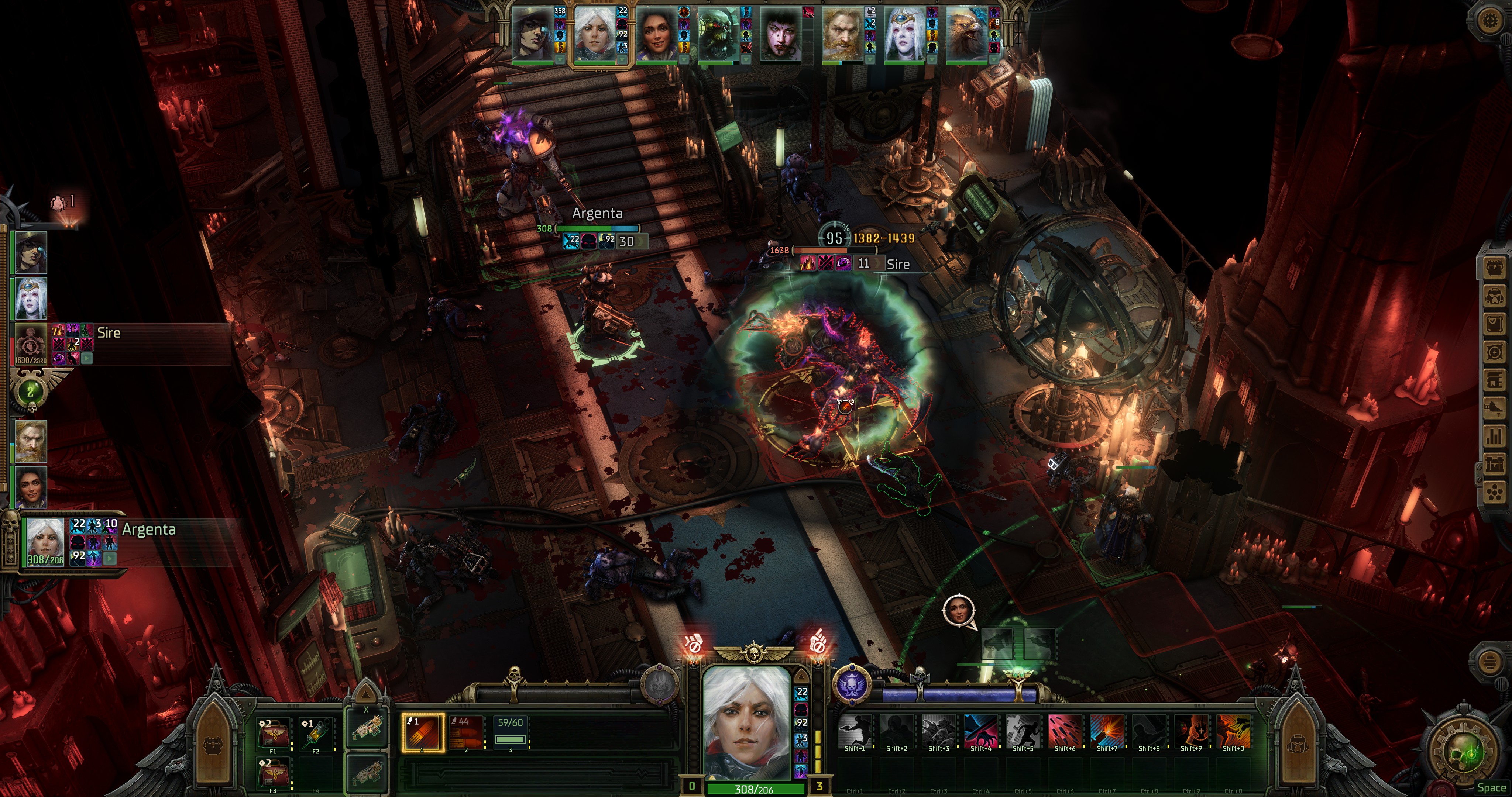
Task: Activate the Shift+0 ability
Action: [x=1233, y=731]
